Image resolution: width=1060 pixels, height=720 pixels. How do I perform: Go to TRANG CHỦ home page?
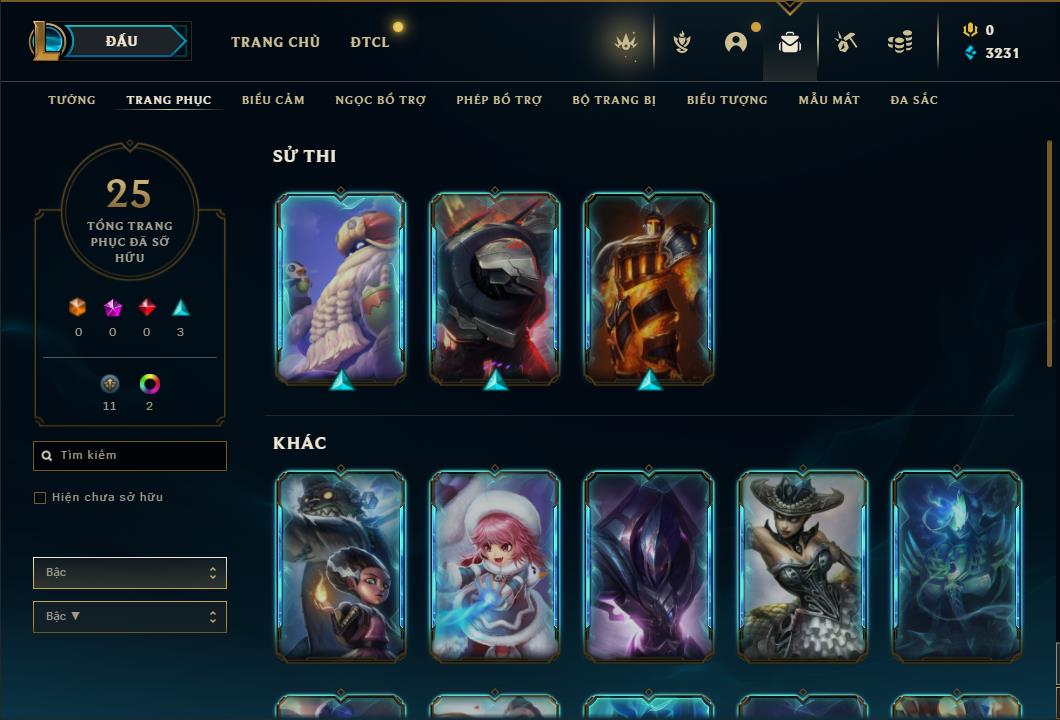point(275,42)
